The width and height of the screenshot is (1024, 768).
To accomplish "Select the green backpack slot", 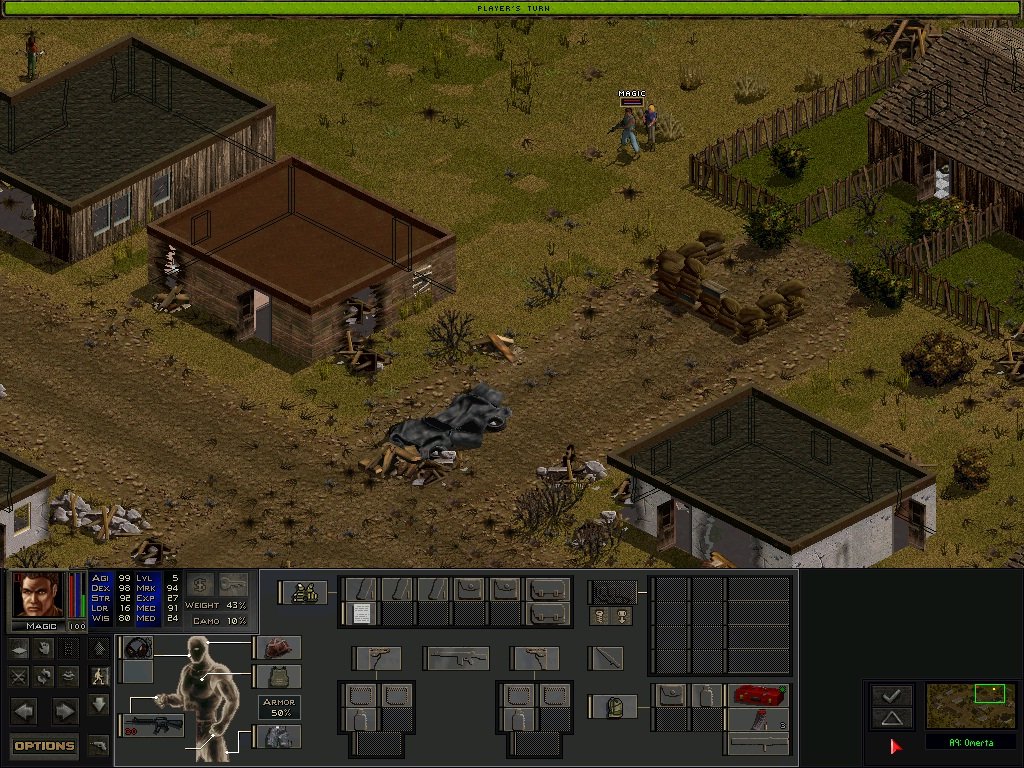I will (x=611, y=706).
